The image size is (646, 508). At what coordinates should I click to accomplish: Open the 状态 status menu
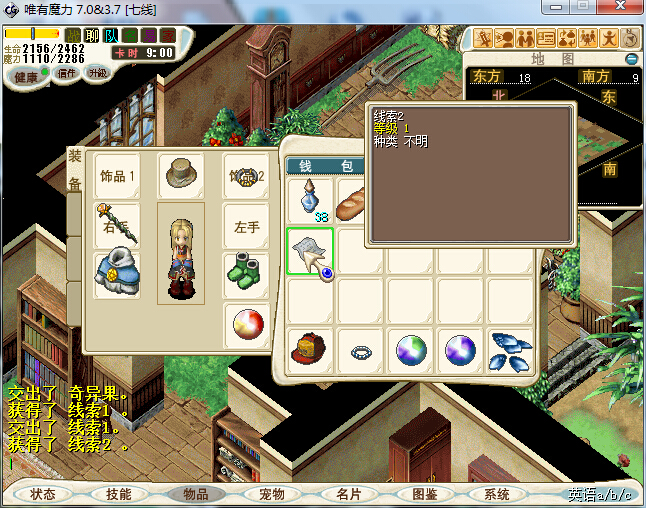pyautogui.click(x=43, y=494)
